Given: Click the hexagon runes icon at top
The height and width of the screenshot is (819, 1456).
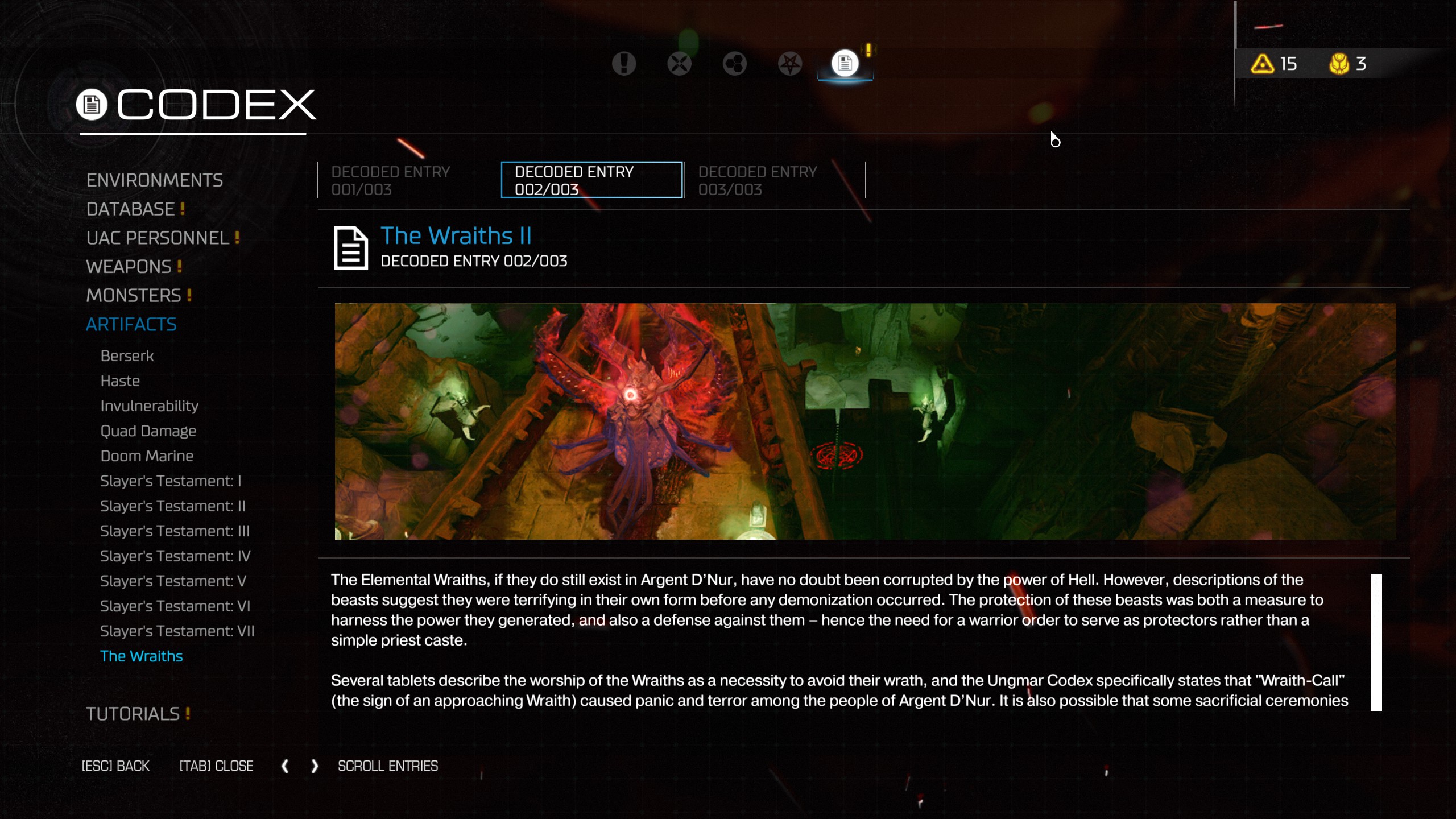Looking at the screenshot, I should click(734, 63).
